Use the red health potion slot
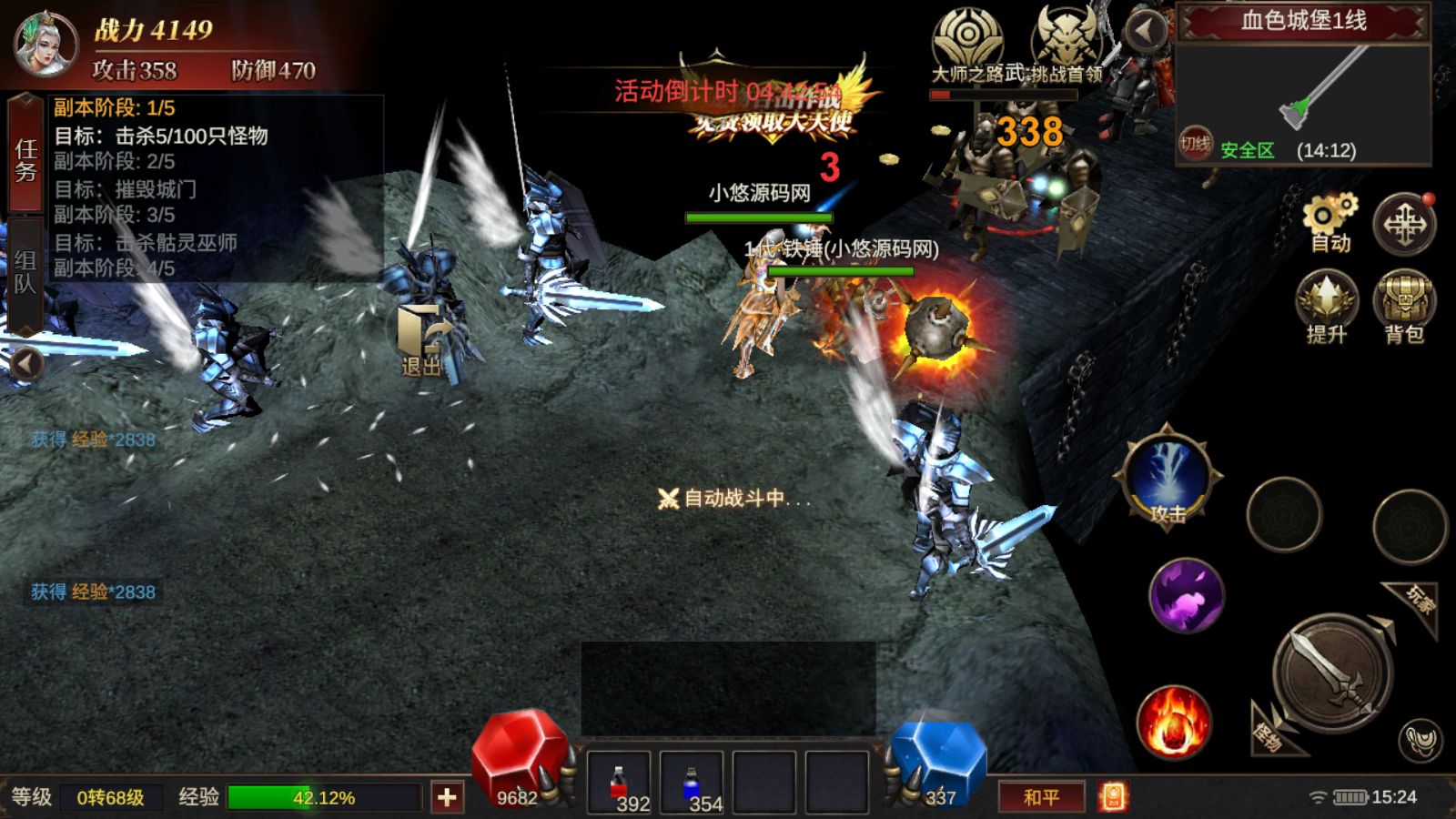 point(619,783)
